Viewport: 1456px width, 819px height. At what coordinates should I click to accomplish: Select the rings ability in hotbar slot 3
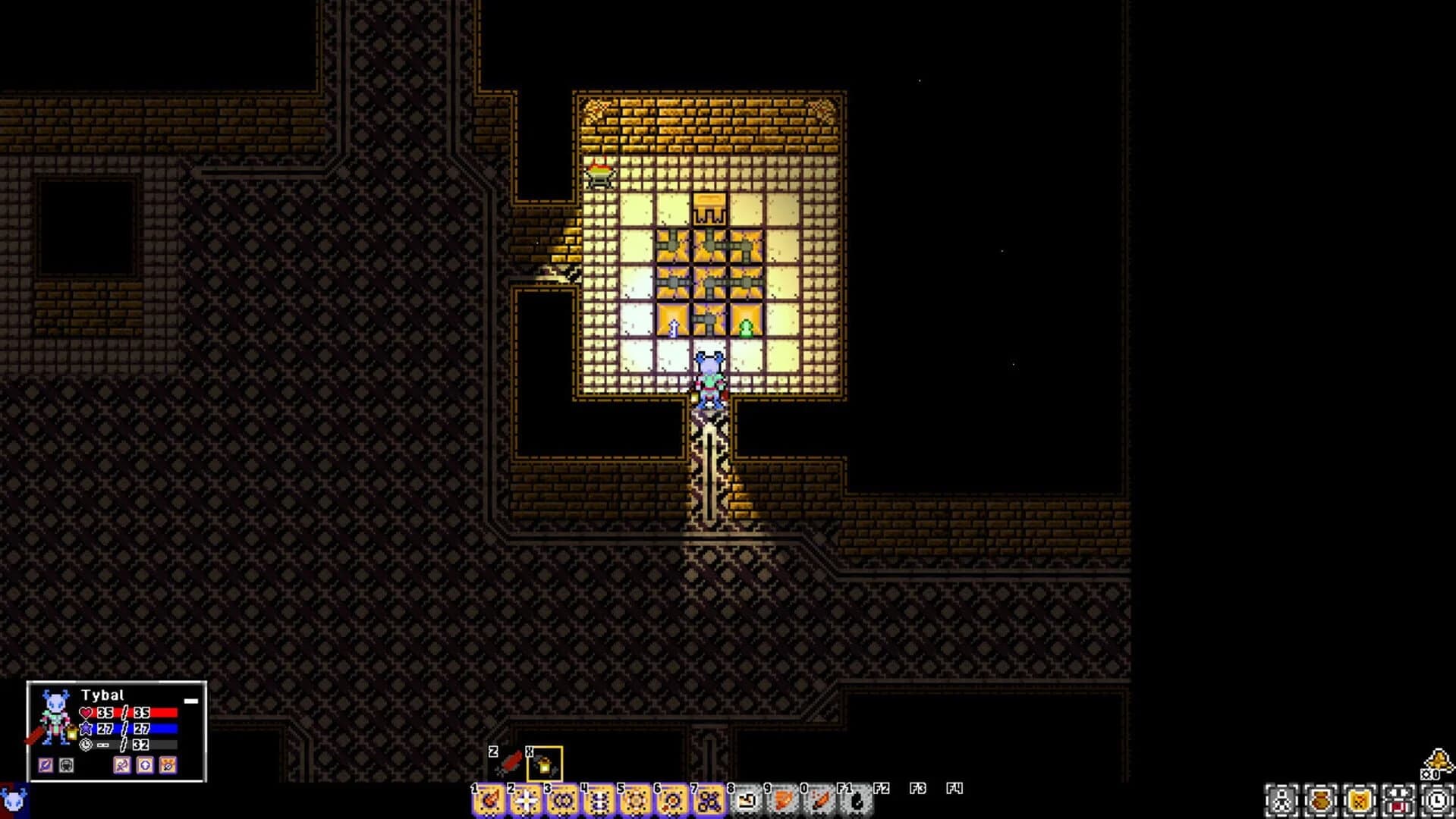[x=561, y=801]
